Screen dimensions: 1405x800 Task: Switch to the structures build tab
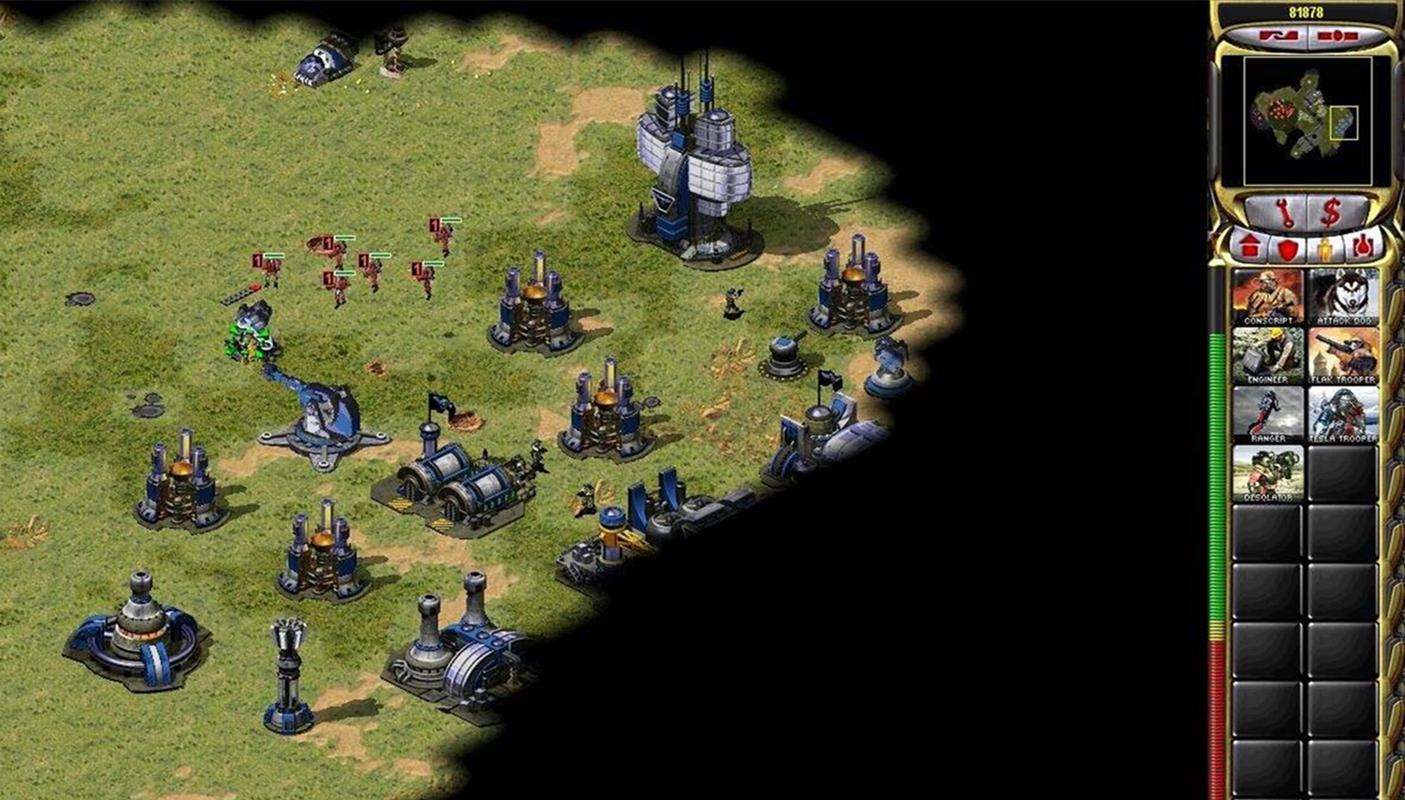point(1249,246)
